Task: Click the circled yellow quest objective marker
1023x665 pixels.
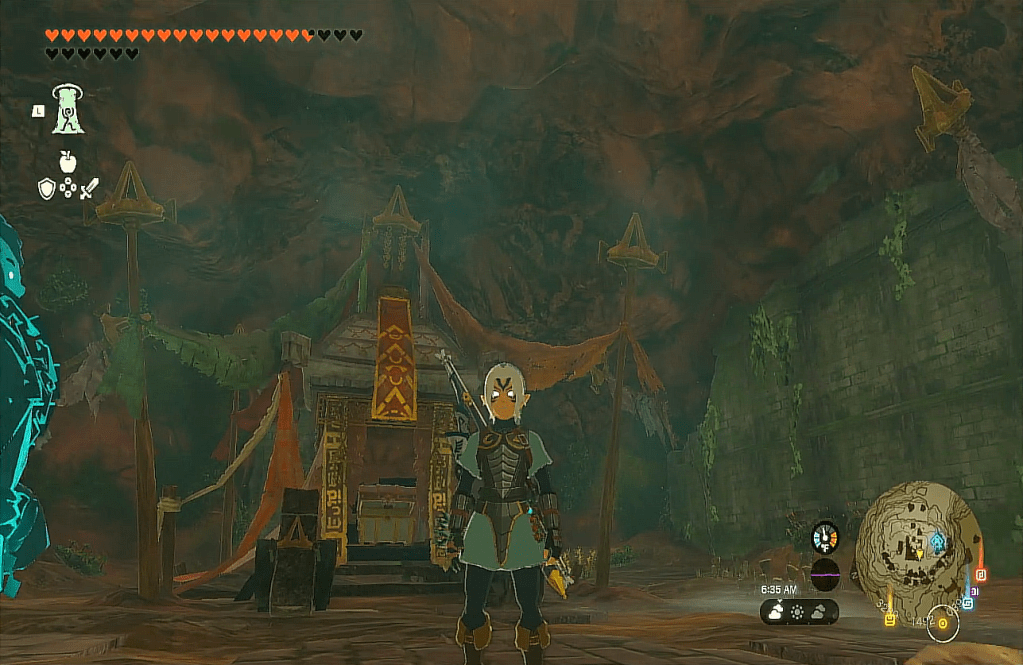Action: [x=942, y=624]
